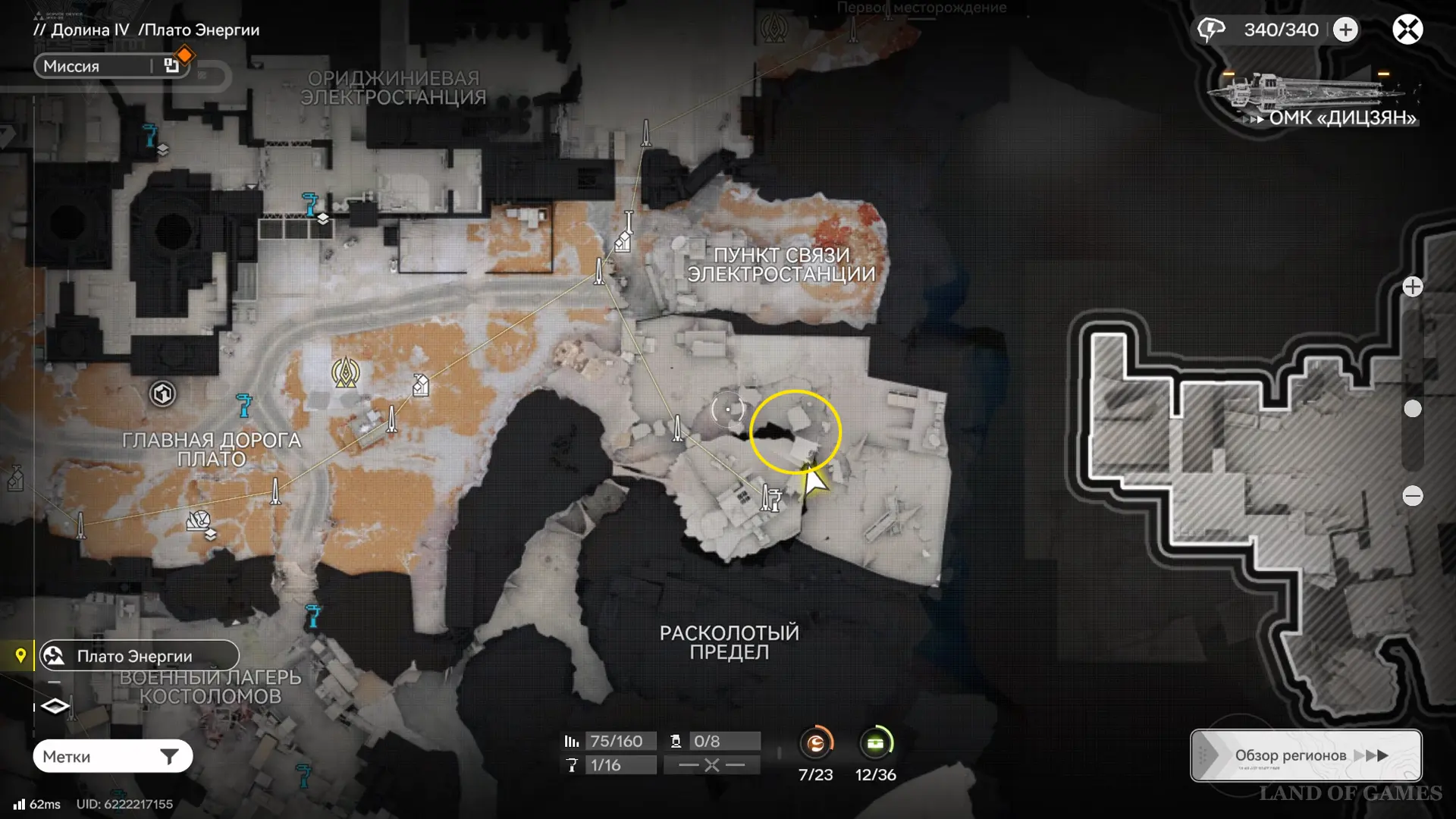1456x819 pixels.
Task: Add stamina with the plus button
Action: (1345, 30)
